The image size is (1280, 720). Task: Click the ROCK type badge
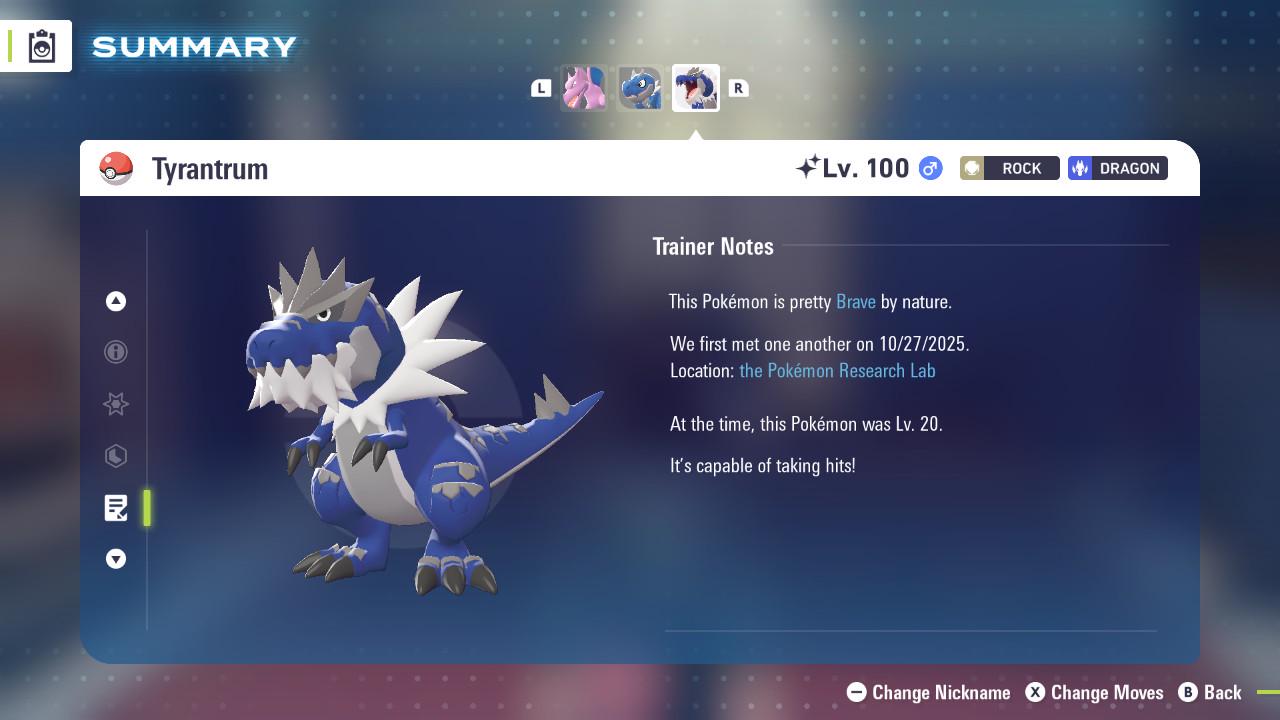(1008, 168)
